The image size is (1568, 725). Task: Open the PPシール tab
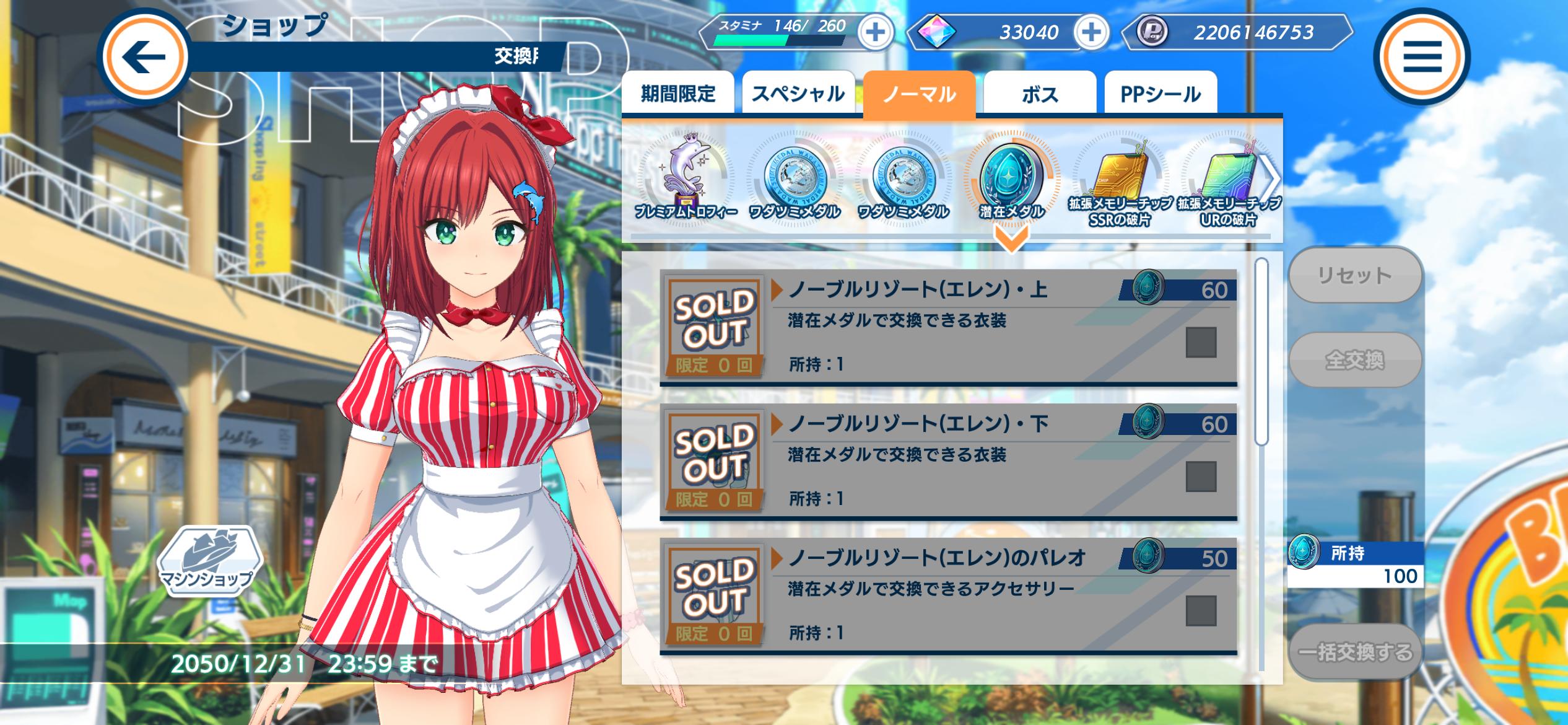(x=1161, y=94)
